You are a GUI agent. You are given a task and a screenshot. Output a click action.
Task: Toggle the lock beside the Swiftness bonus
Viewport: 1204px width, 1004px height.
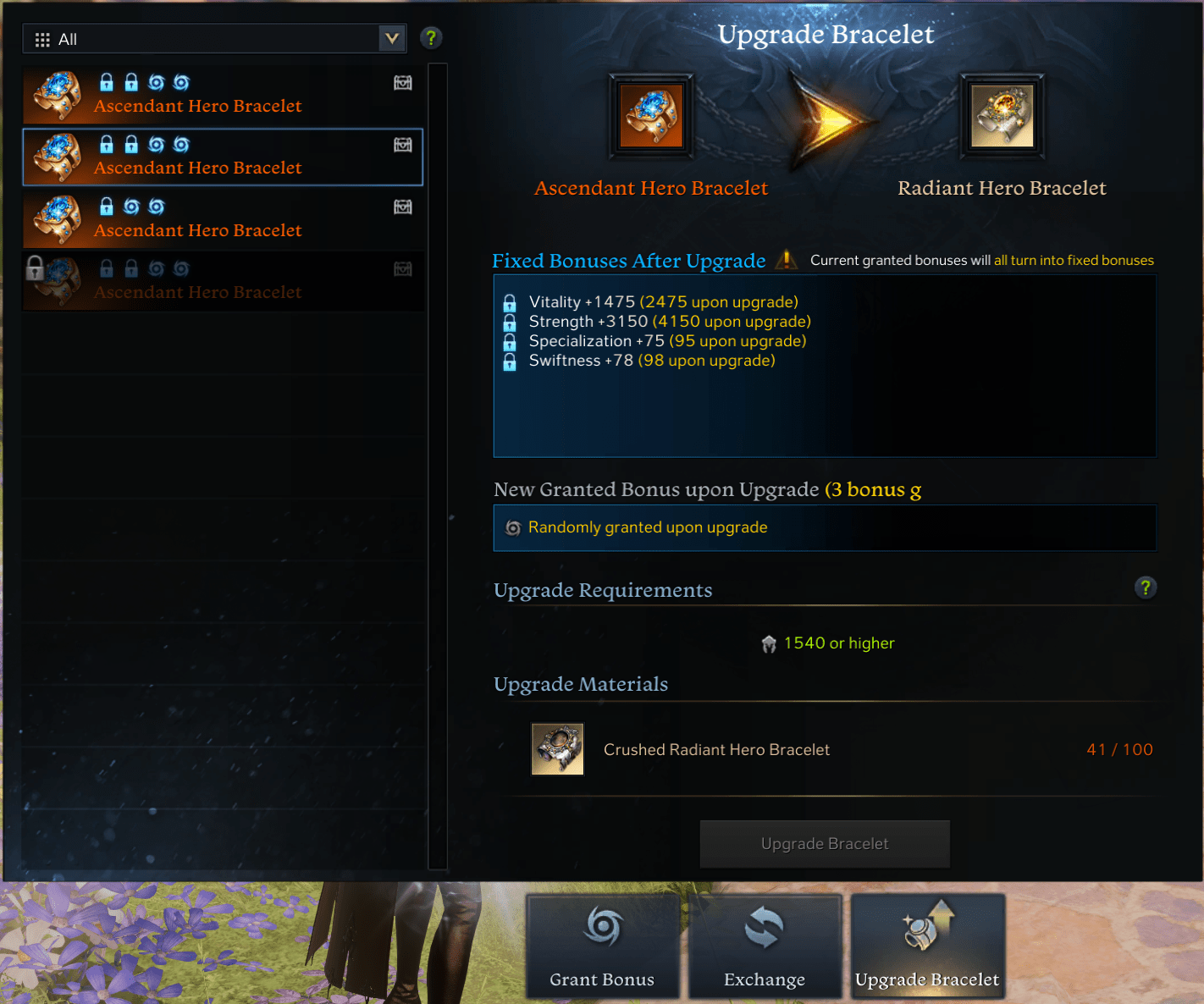[x=509, y=360]
